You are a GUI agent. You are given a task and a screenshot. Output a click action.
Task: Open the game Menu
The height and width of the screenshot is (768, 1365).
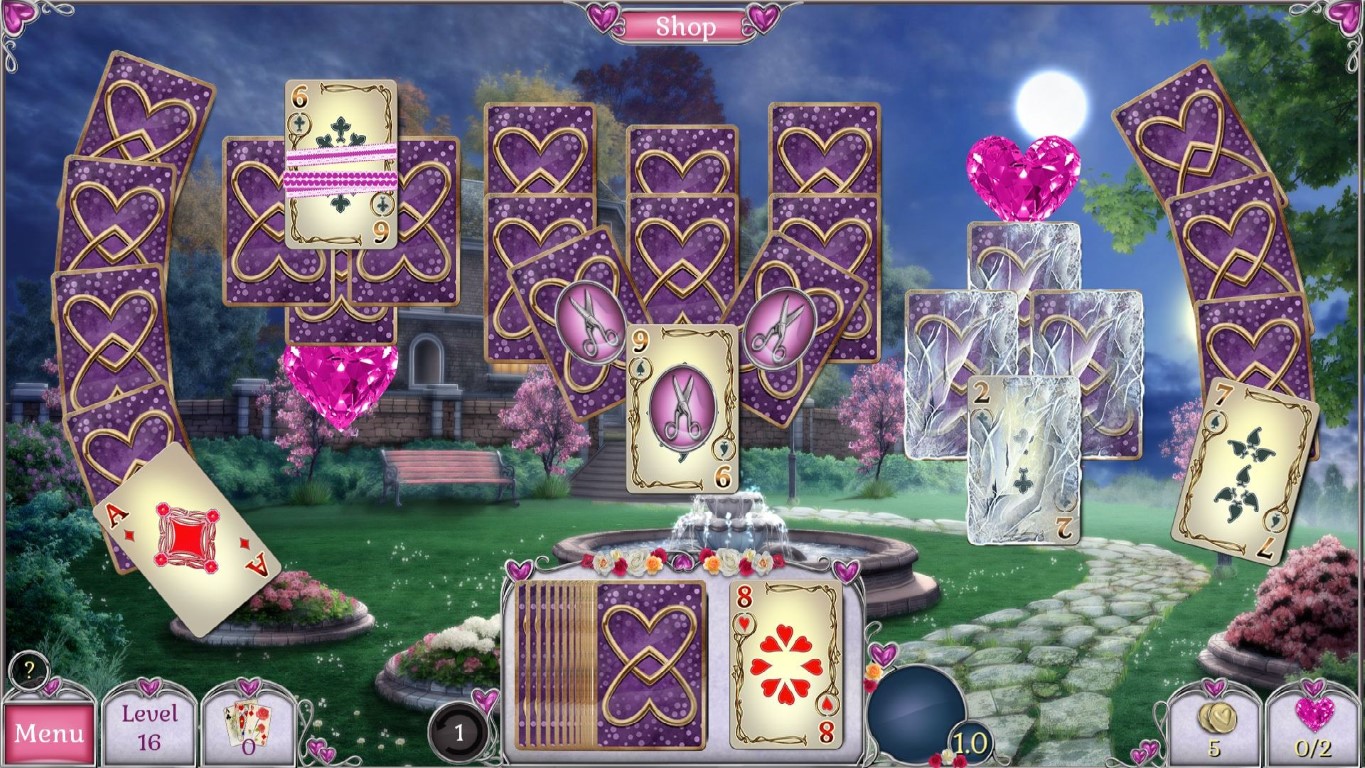[48, 733]
